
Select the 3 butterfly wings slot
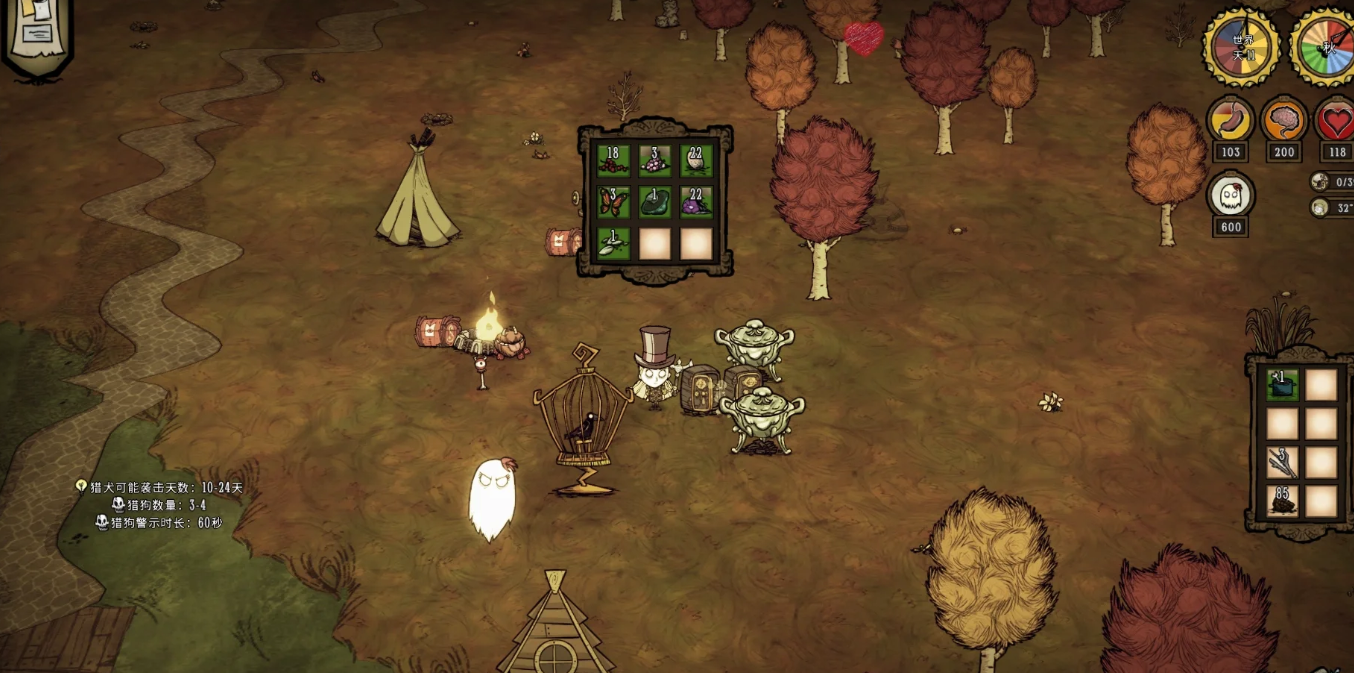pyautogui.click(x=613, y=202)
